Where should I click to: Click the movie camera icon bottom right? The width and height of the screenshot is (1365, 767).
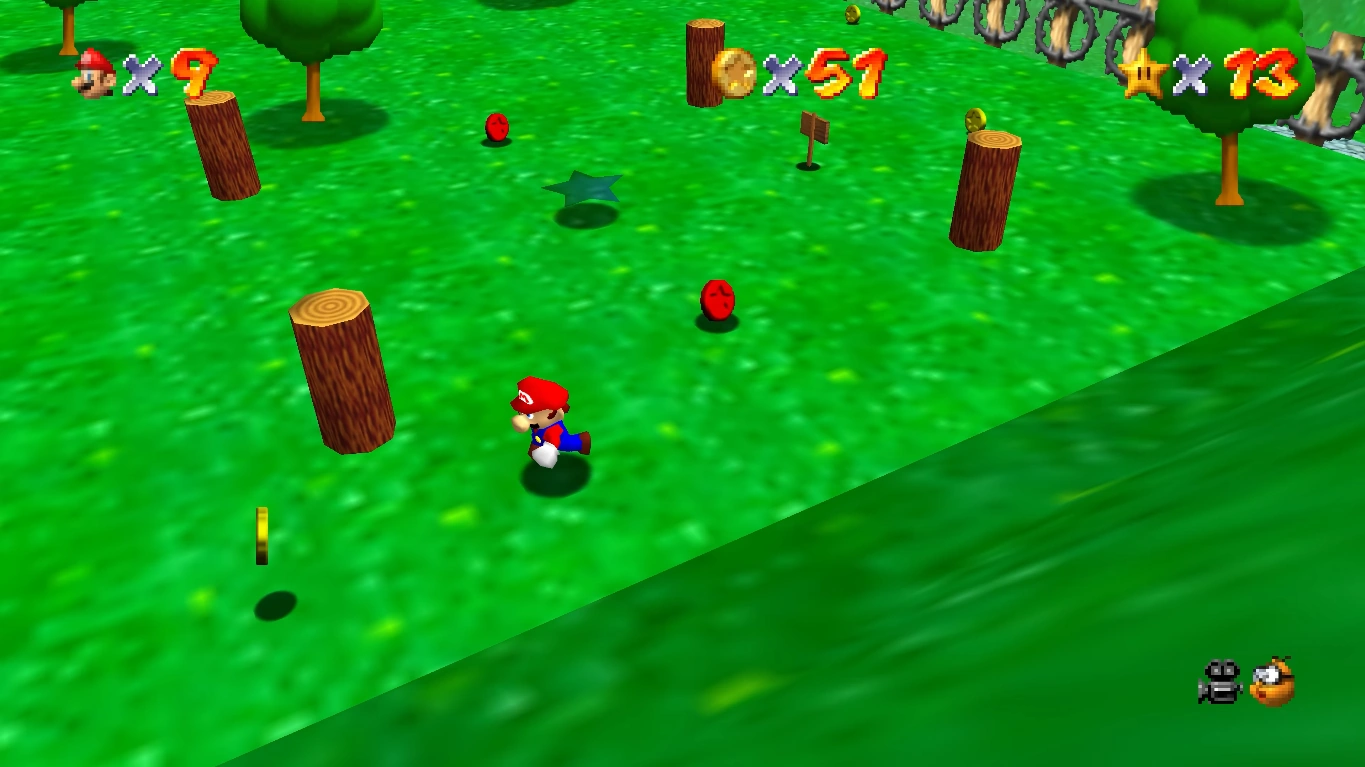pyautogui.click(x=1219, y=681)
